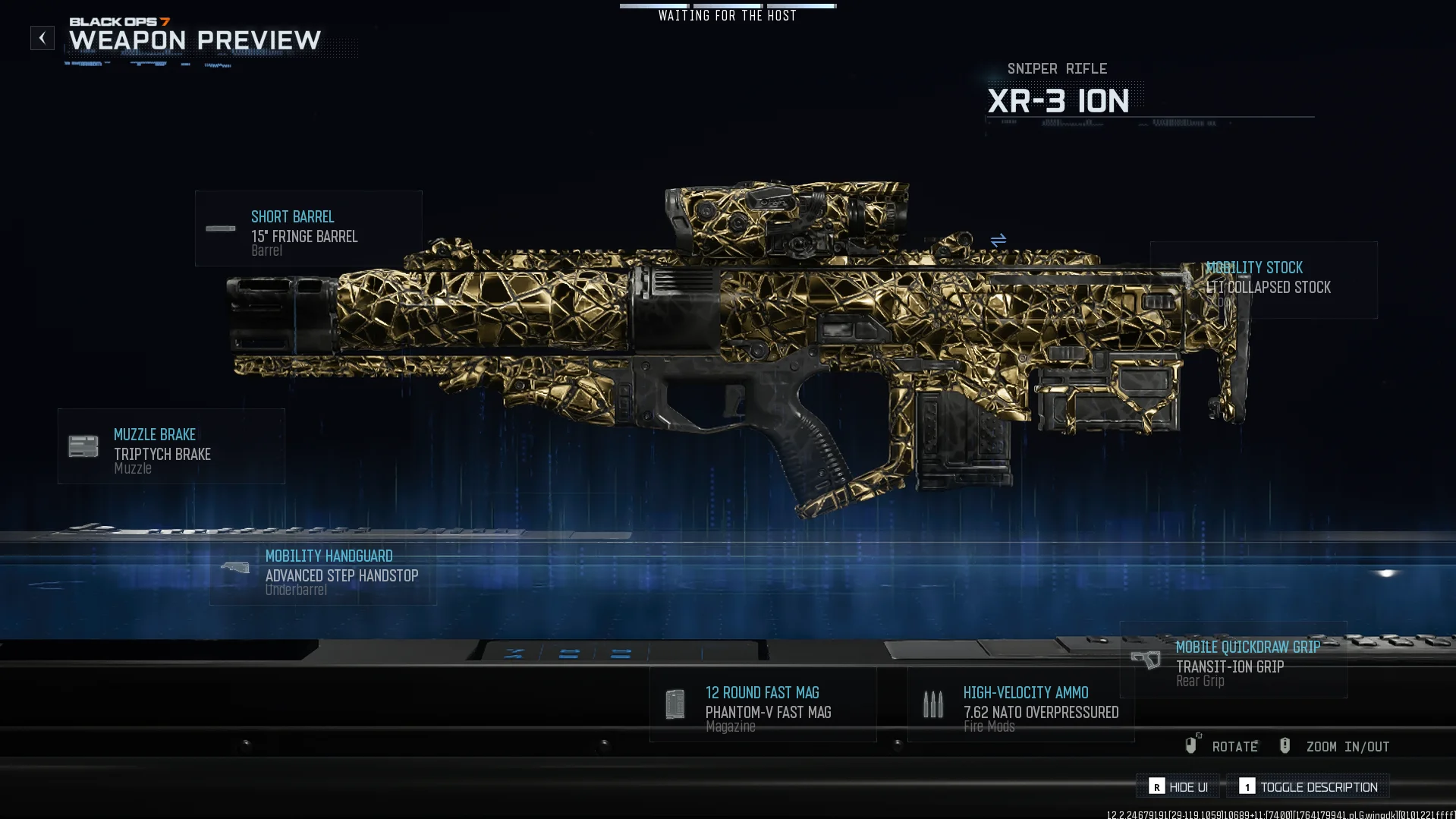The width and height of the screenshot is (1456, 819).
Task: Choose the Mobile Quickdraw Grip card
Action: (x=1233, y=660)
